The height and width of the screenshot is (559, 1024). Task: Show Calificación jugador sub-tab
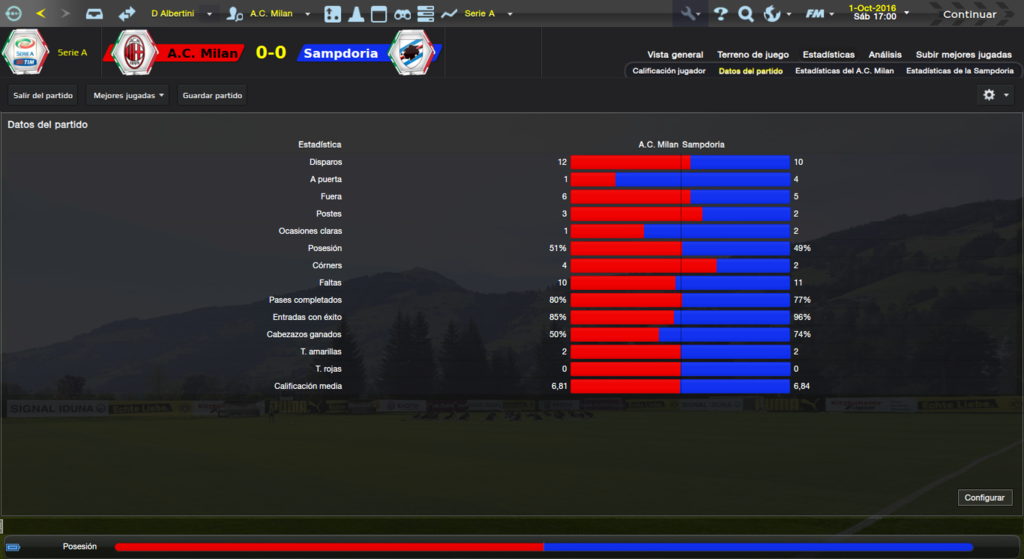pyautogui.click(x=669, y=71)
